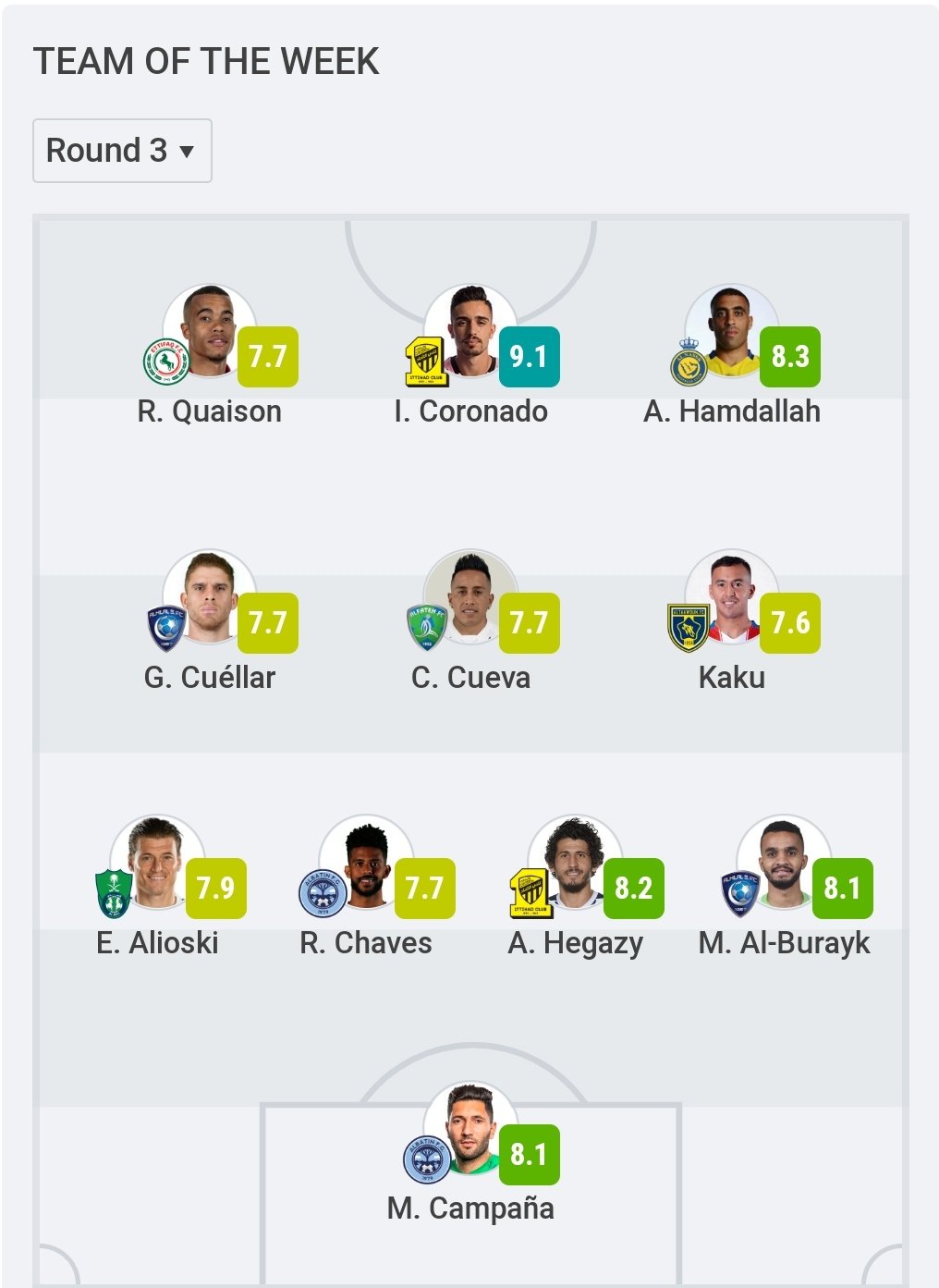This screenshot has width=939, height=1288.
Task: Open A. Hegazy's player profile
Action: tap(575, 863)
